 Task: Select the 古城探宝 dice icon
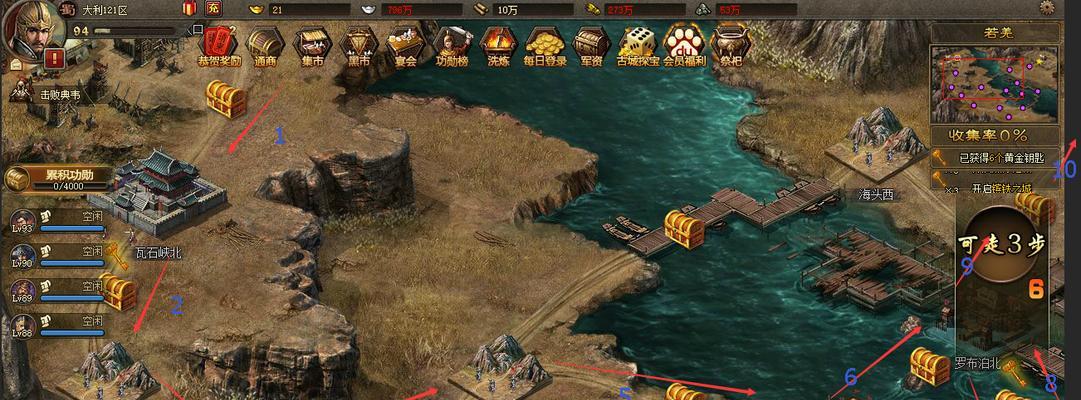click(x=638, y=43)
